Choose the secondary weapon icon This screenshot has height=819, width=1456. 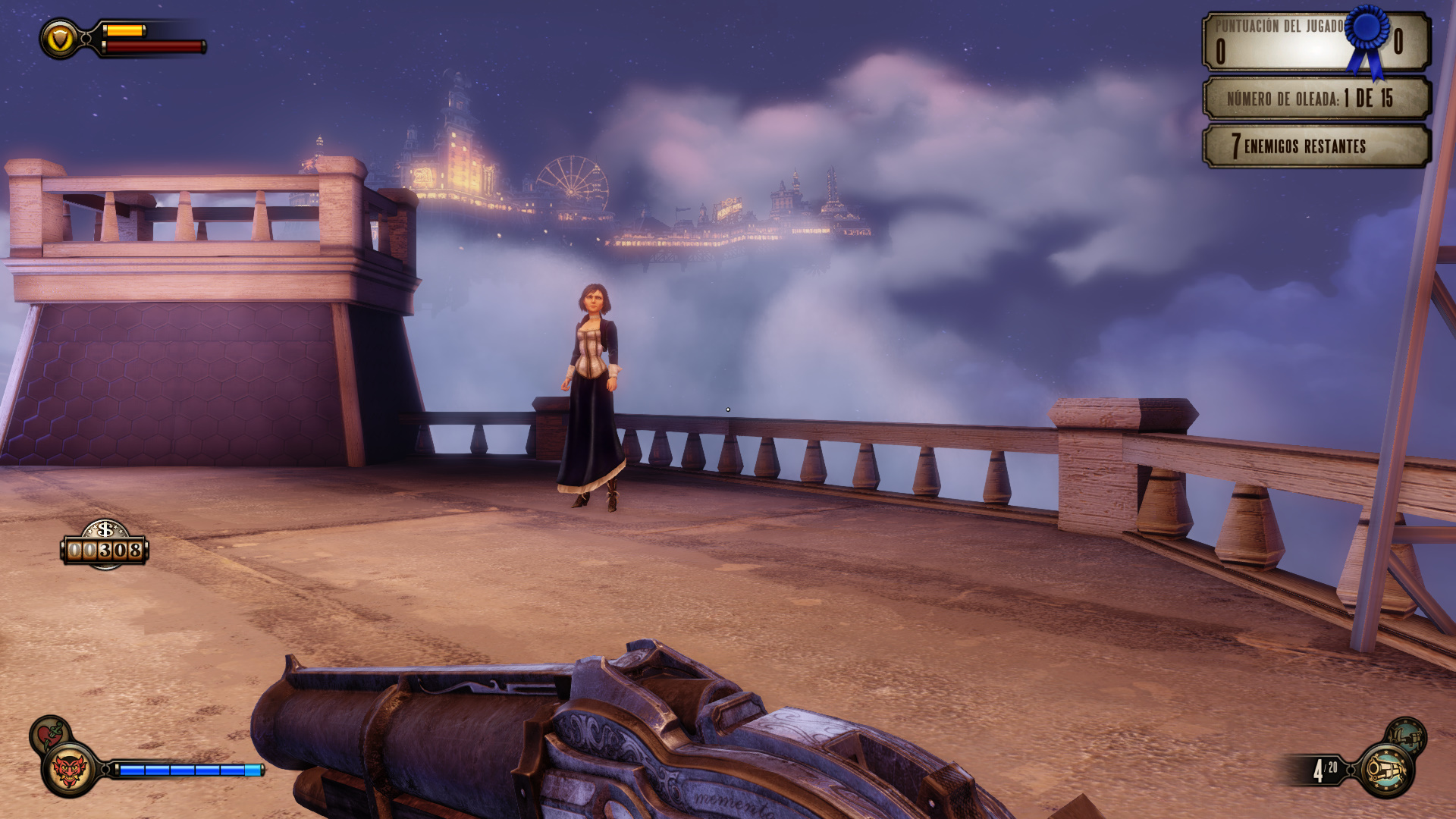[1405, 736]
